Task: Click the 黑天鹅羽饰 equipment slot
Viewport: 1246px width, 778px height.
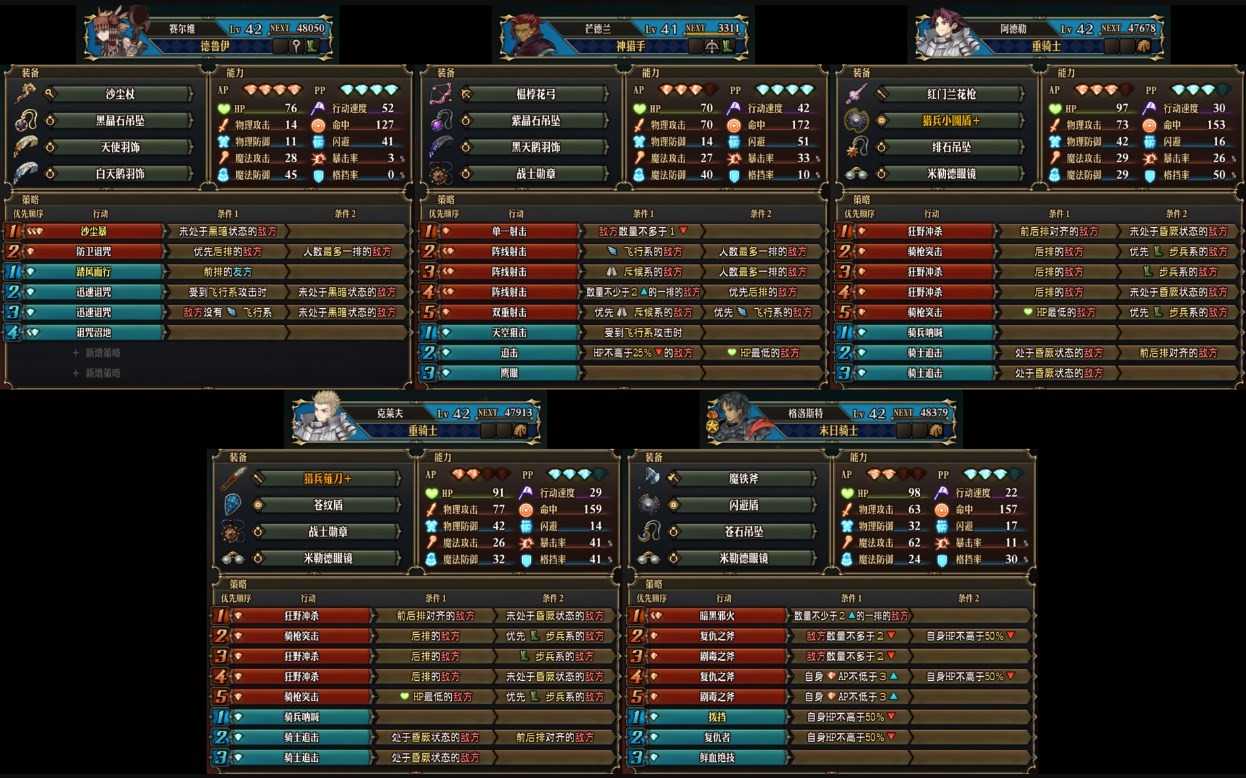Action: 535,147
